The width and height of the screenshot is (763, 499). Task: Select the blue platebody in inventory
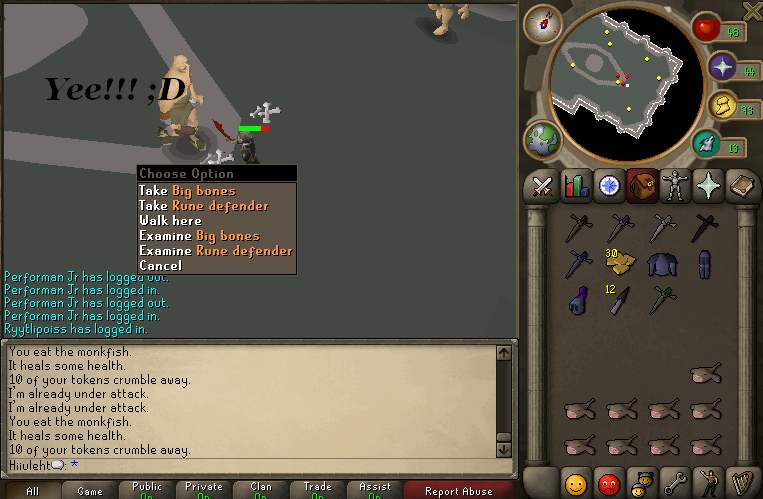(x=661, y=263)
